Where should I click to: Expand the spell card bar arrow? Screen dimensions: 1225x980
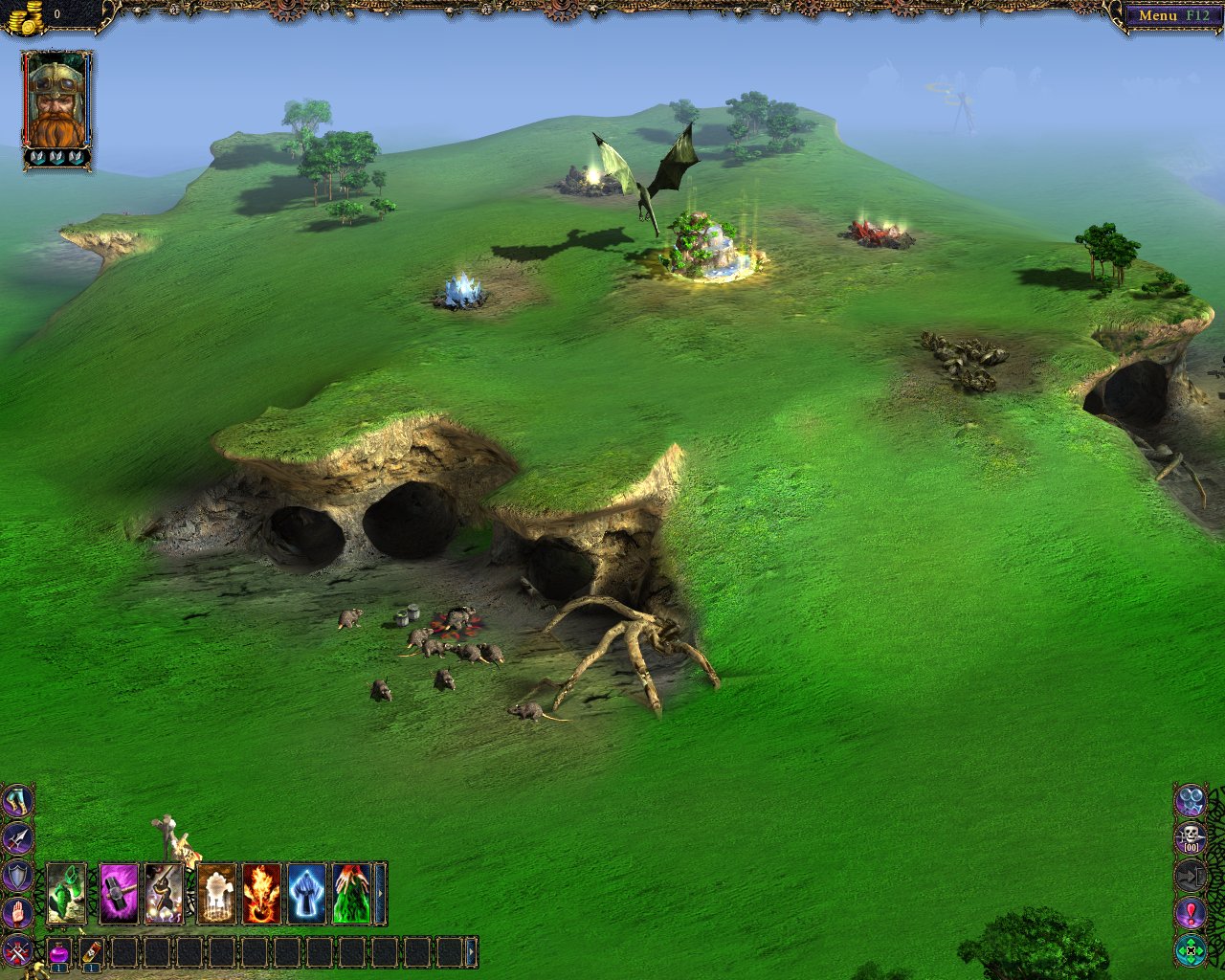coord(381,894)
